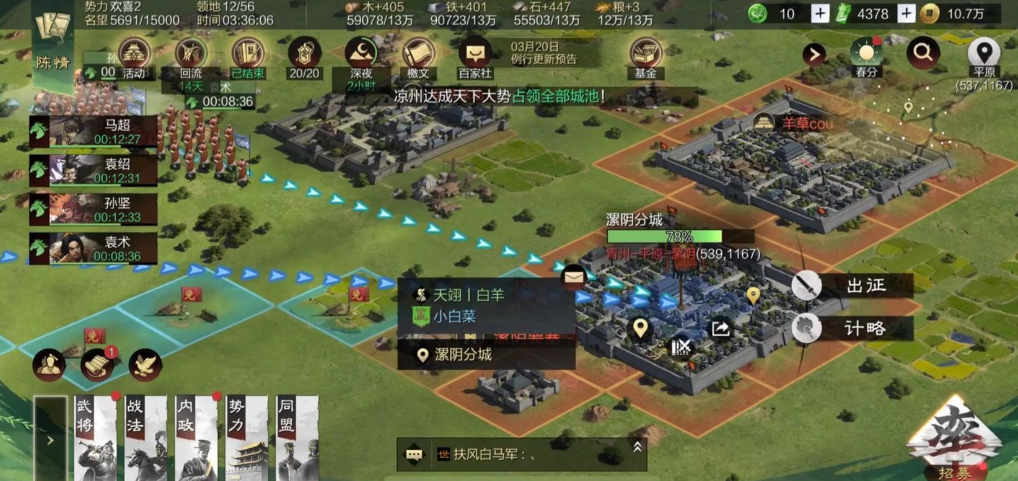This screenshot has width=1018, height=481.
Task: Open the 平原 location coordinates pin
Action: [984, 54]
